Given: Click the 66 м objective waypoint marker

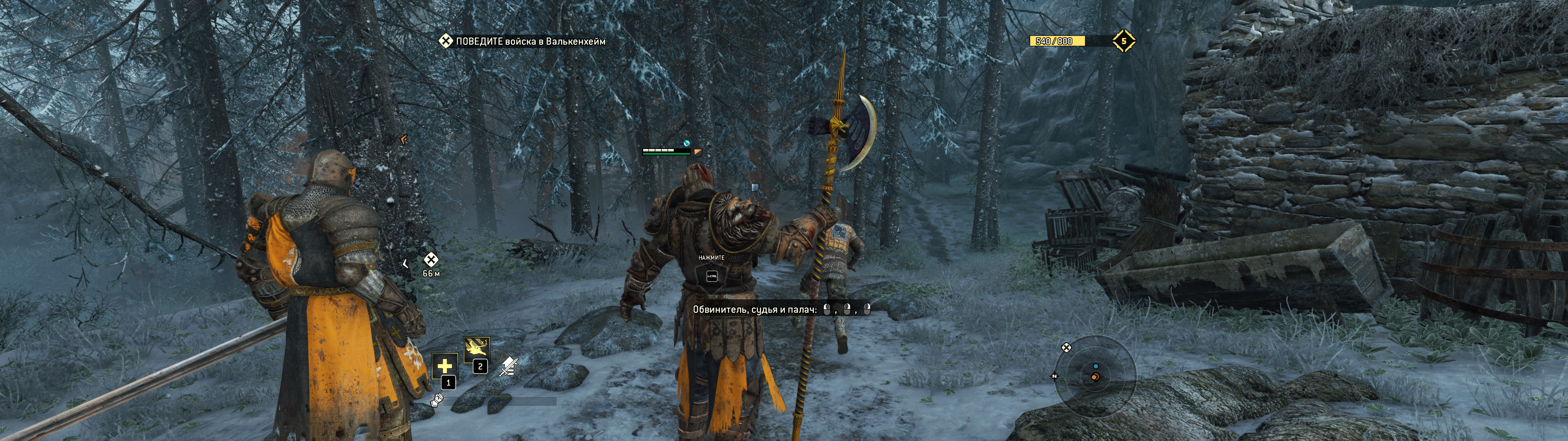Looking at the screenshot, I should pyautogui.click(x=430, y=260).
